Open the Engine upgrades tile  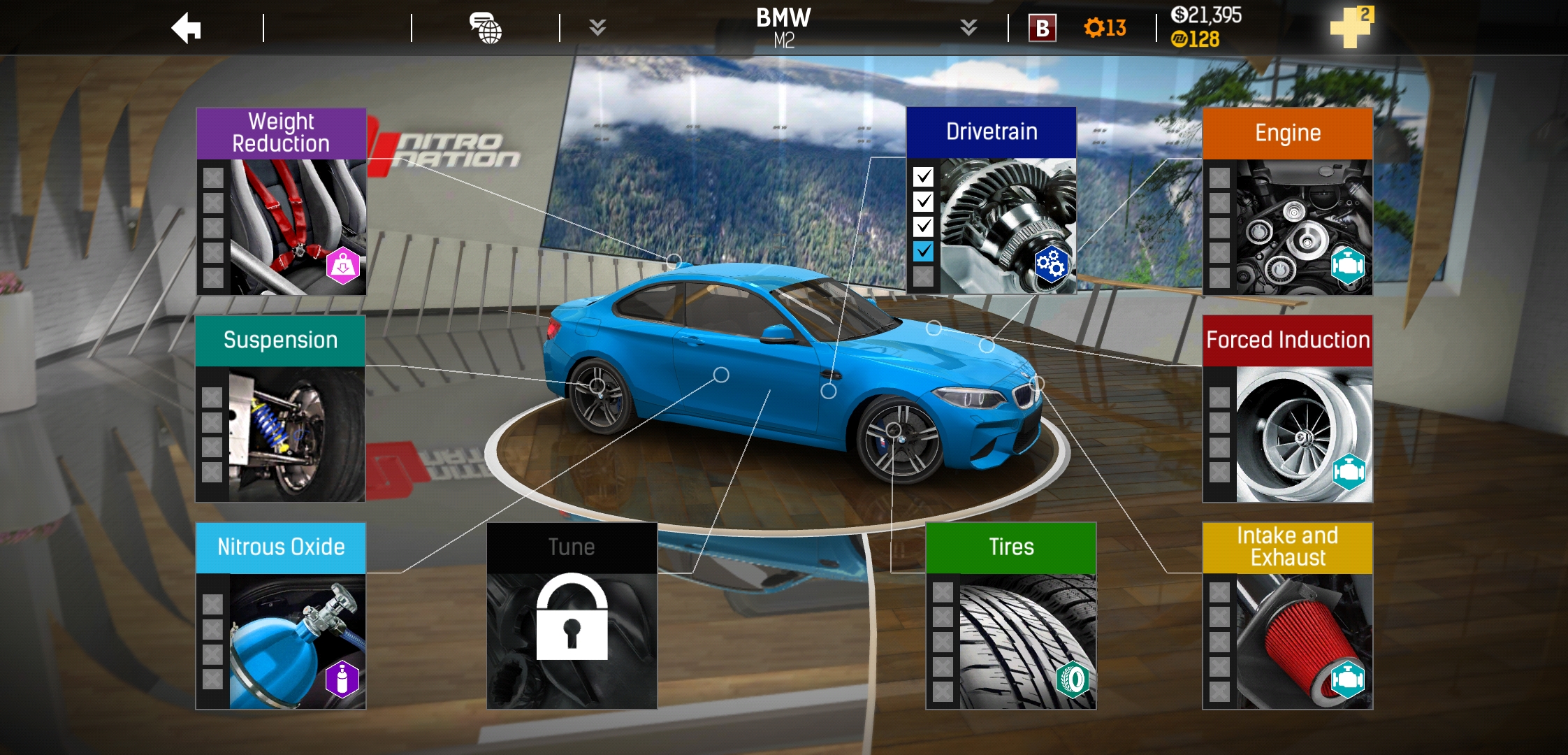1287,201
